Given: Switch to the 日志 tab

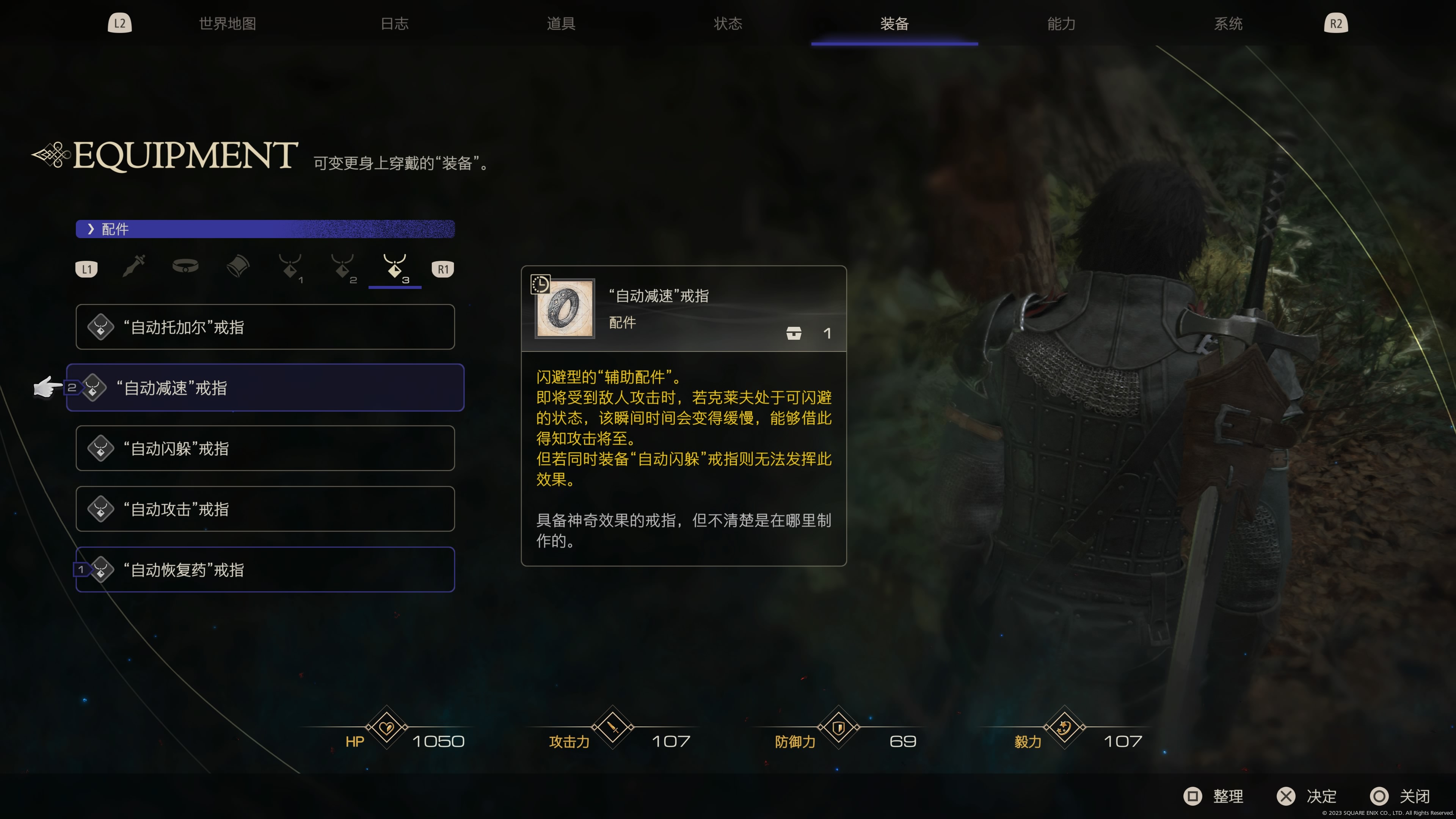Looking at the screenshot, I should tap(394, 24).
